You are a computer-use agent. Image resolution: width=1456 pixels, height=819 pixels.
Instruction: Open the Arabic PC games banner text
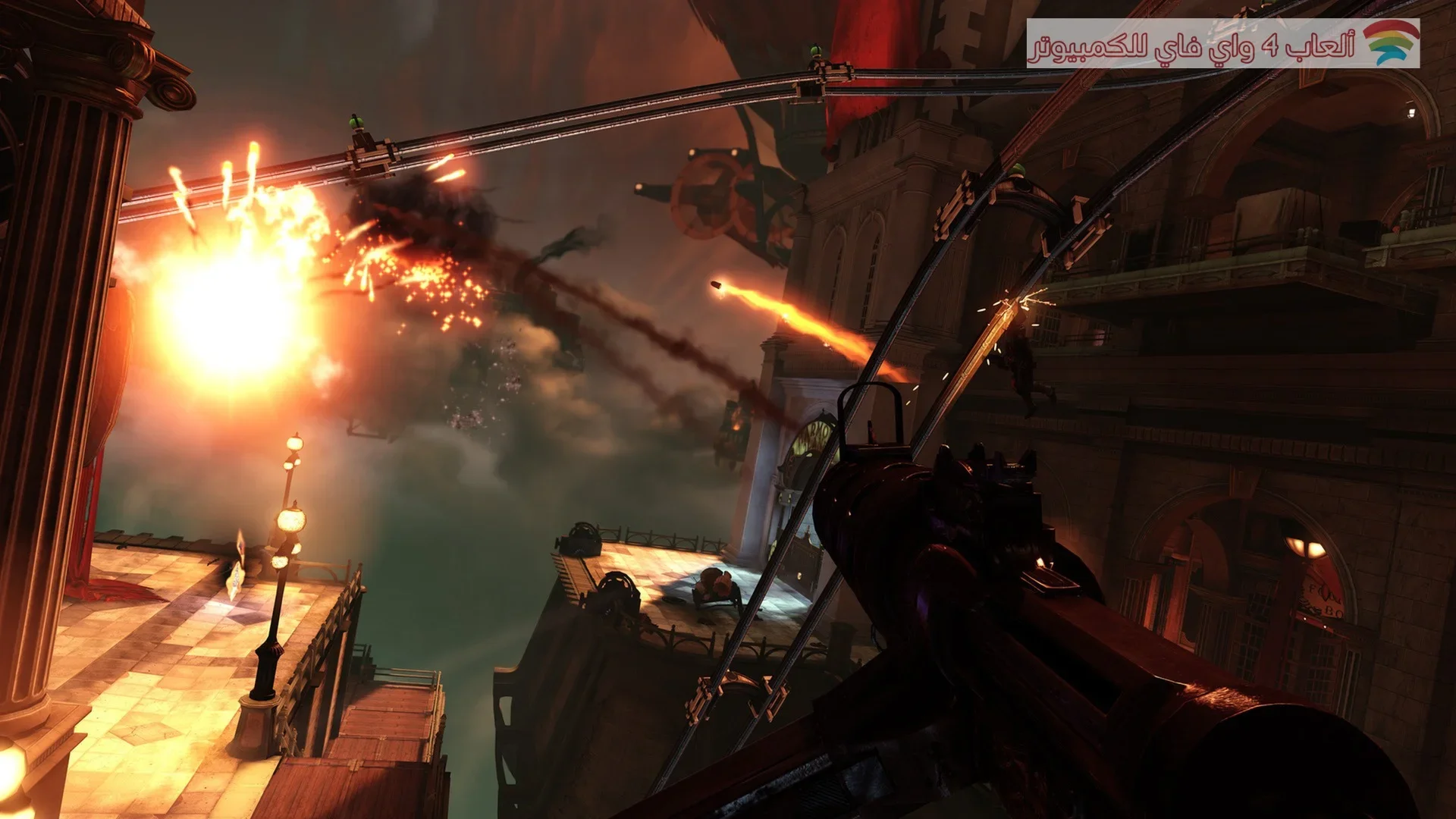pos(1191,47)
